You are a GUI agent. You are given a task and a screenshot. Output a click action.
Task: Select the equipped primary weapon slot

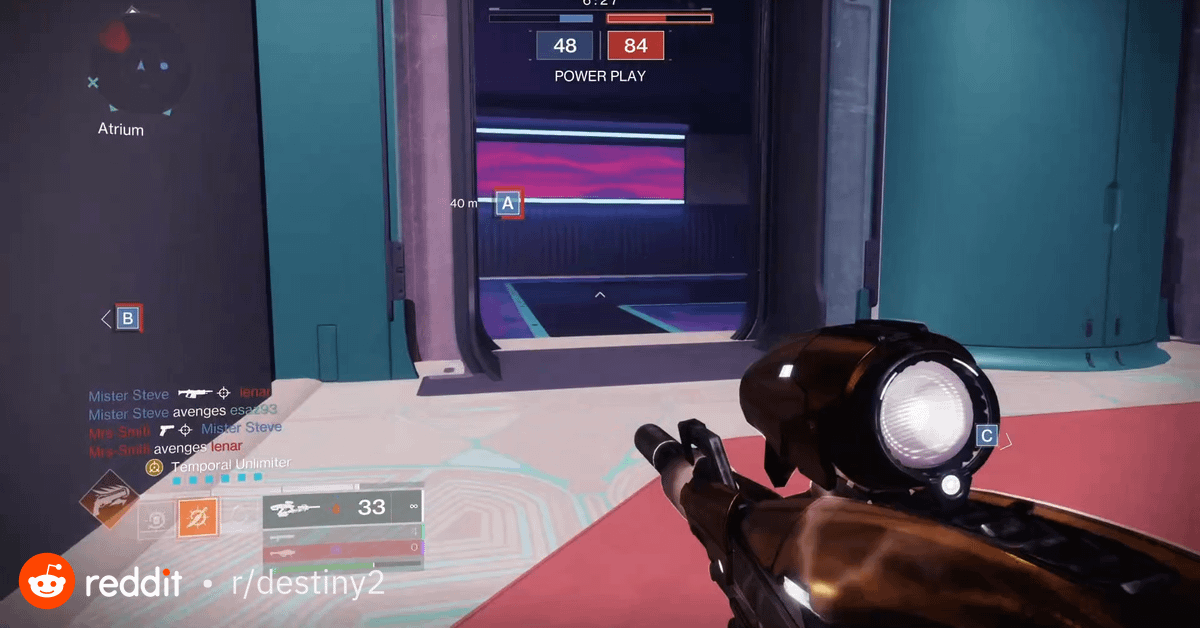point(343,508)
